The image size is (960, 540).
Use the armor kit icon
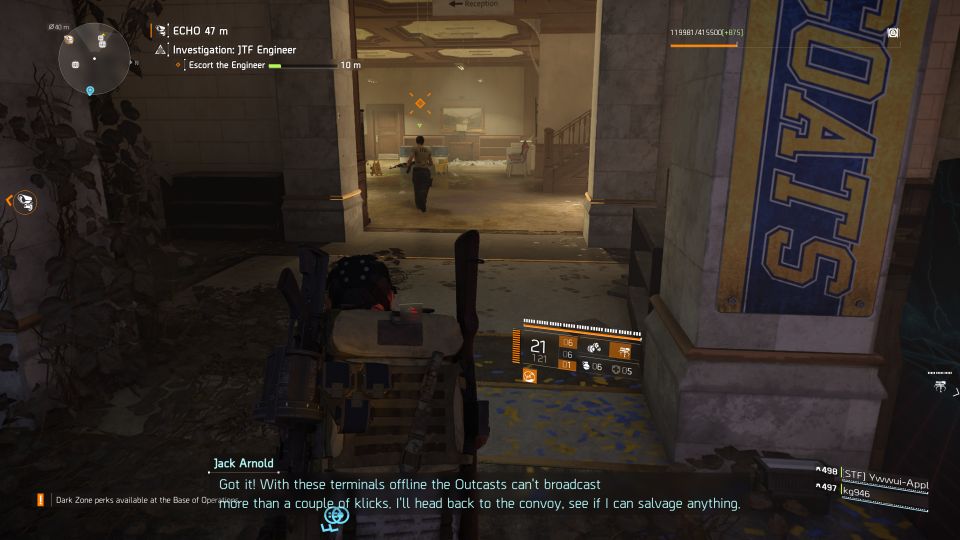point(618,370)
